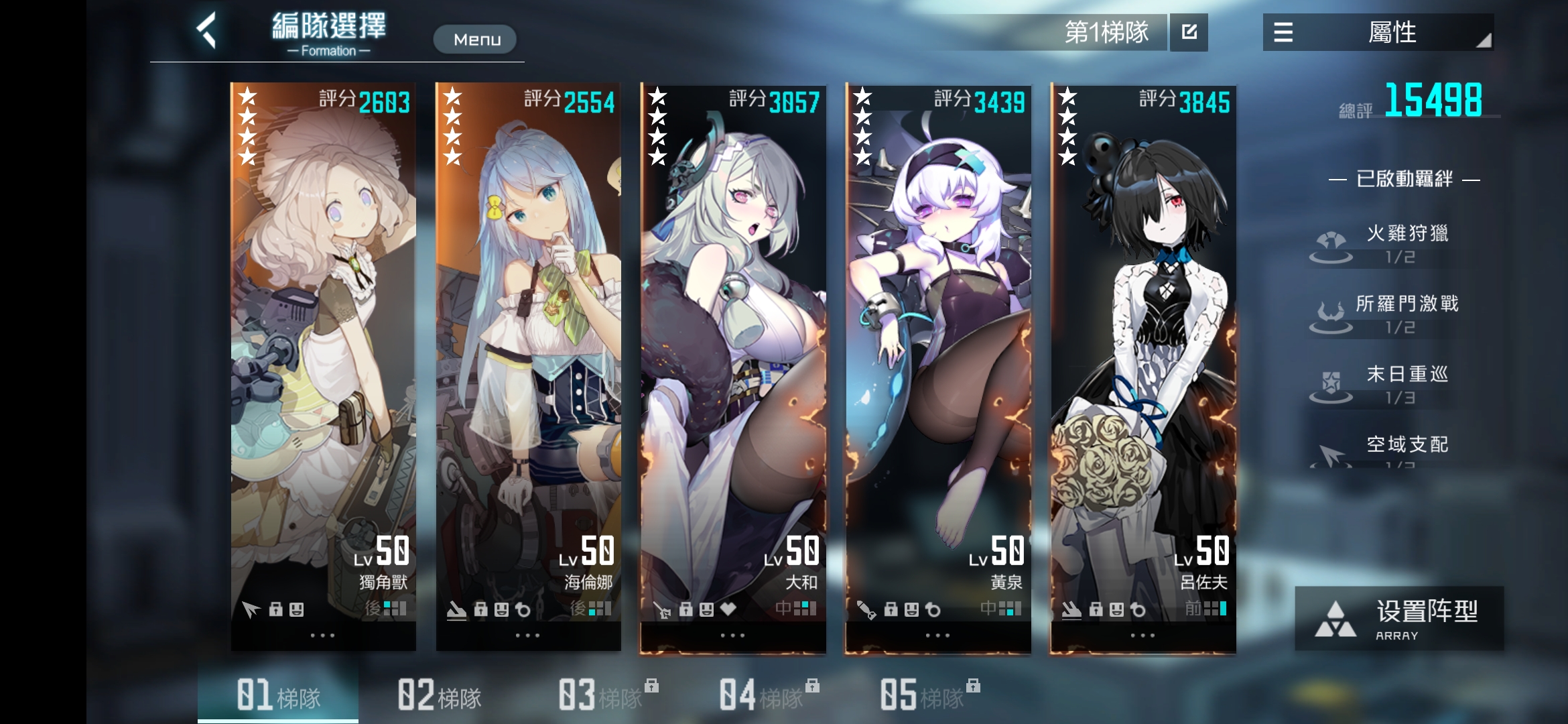Image resolution: width=1568 pixels, height=724 pixels.
Task: Switch to the 02梯隊 tab
Action: [x=439, y=695]
